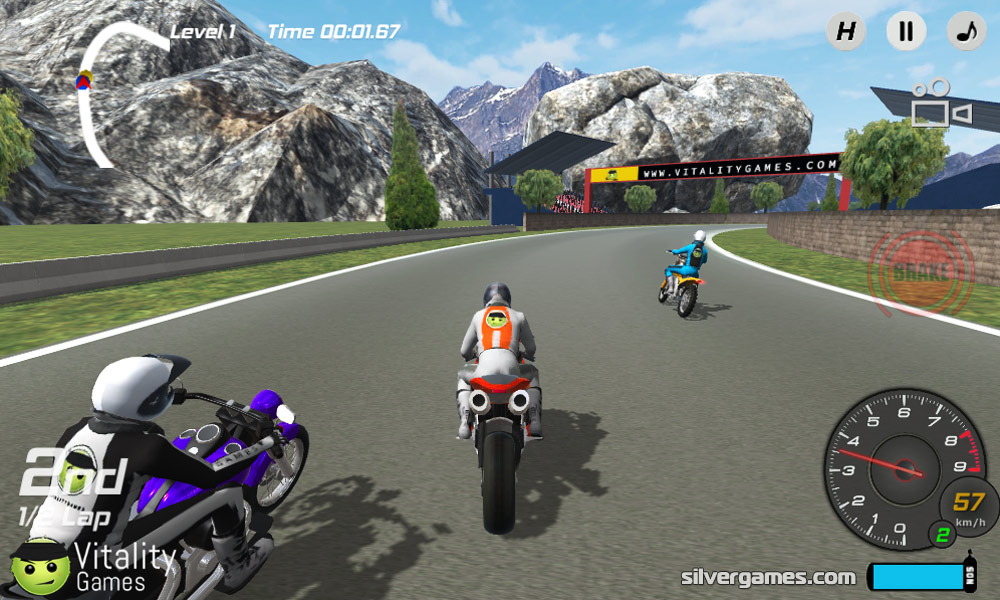Switch the camera view
The width and height of the screenshot is (1000, 600).
point(938,103)
